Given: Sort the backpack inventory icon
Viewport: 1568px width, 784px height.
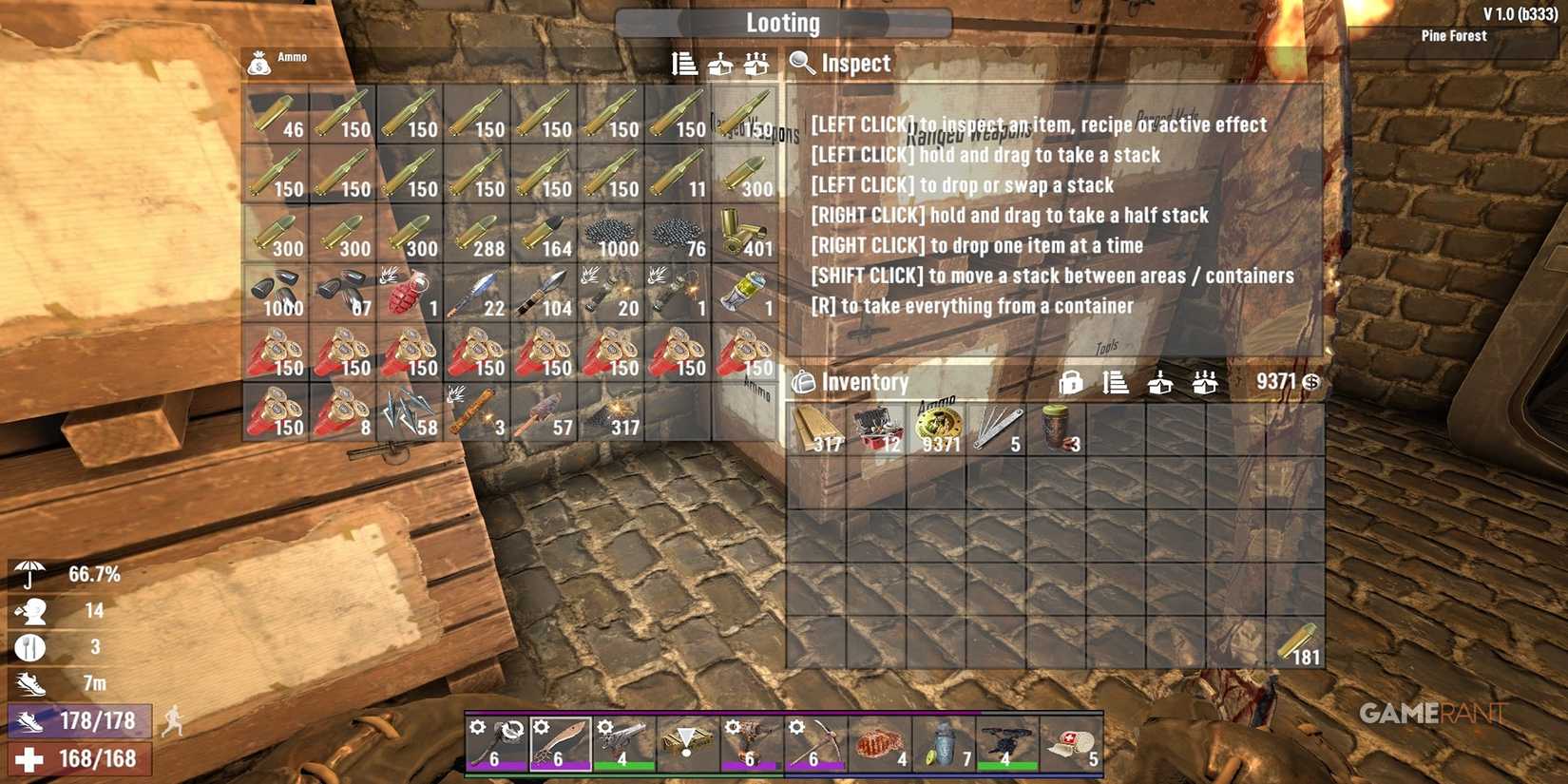Looking at the screenshot, I should coord(1116,382).
